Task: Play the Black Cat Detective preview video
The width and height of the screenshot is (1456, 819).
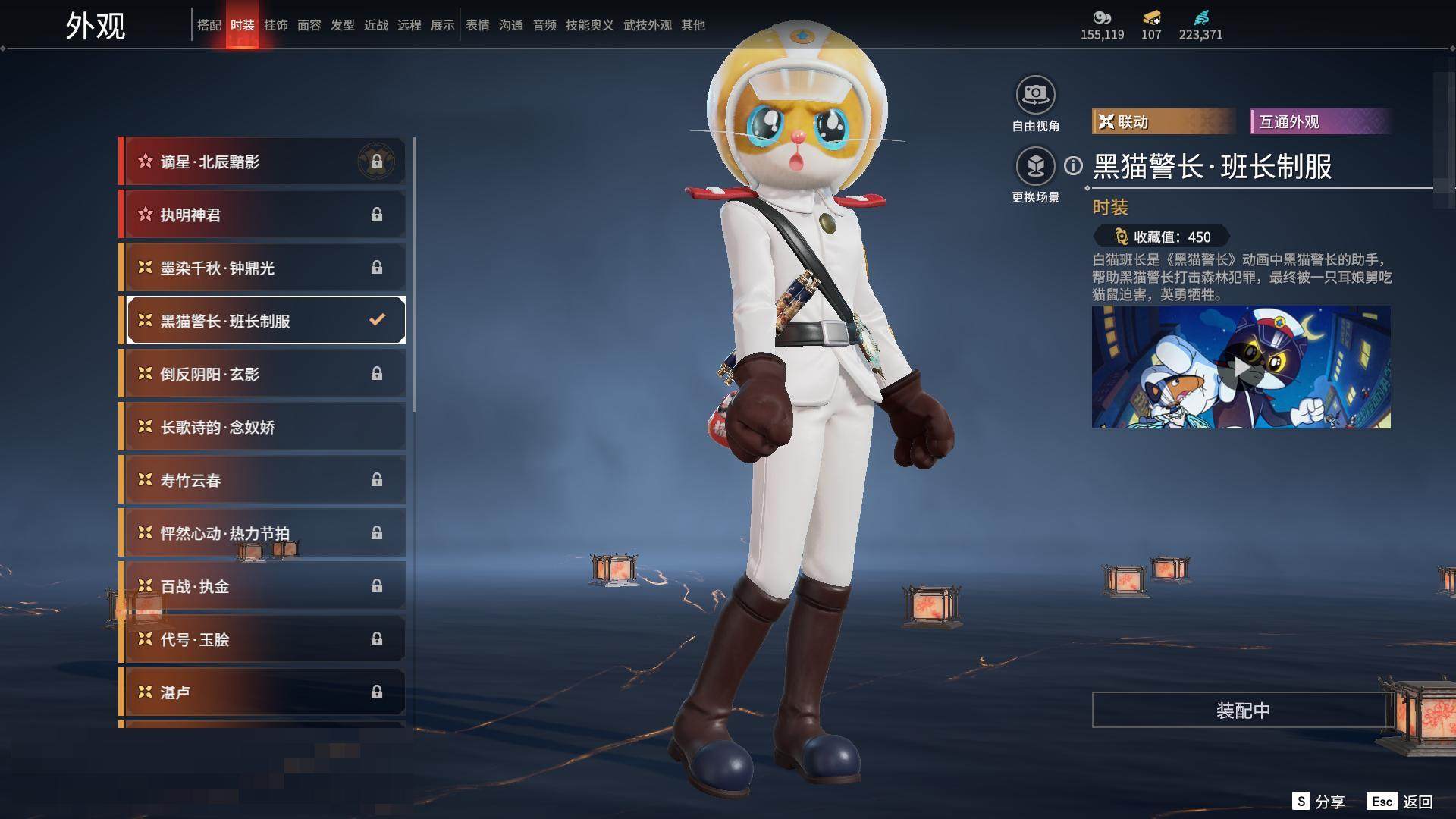Action: pyautogui.click(x=1241, y=368)
